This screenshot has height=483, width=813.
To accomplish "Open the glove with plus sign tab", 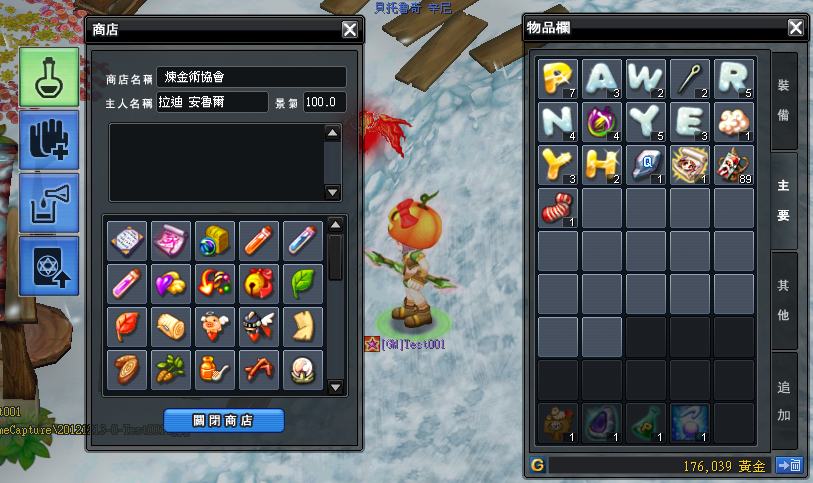I will click(48, 139).
